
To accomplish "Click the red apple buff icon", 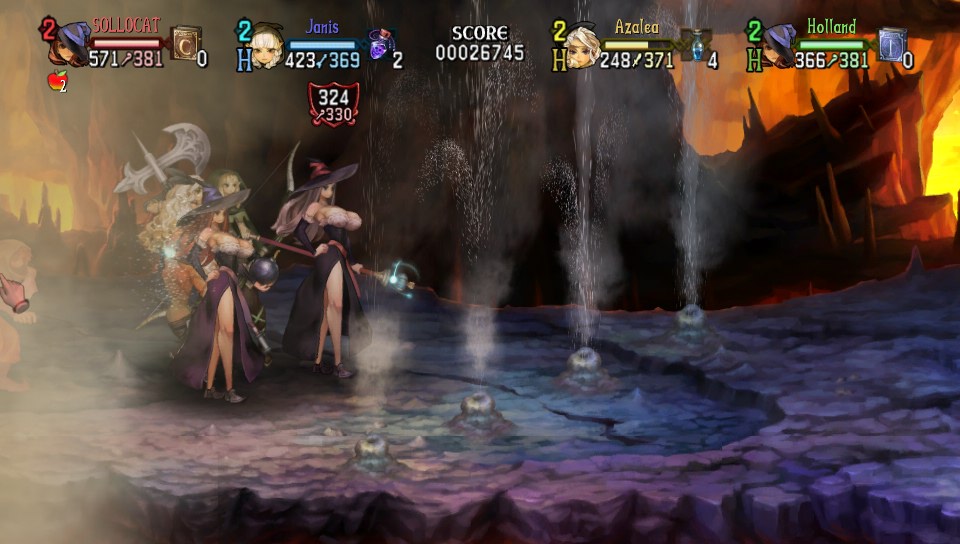I will tap(57, 82).
